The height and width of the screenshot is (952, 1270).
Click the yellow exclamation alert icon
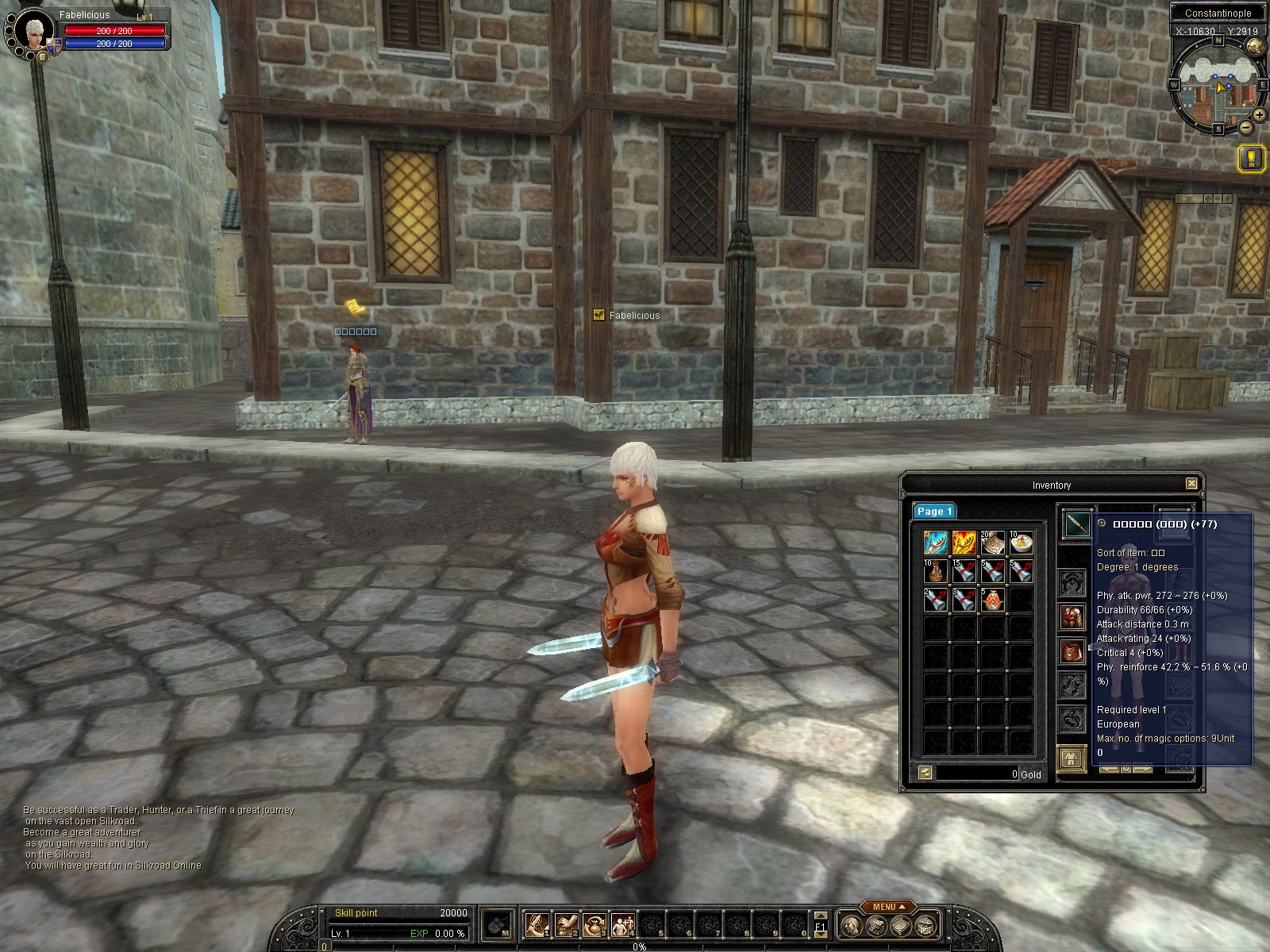tap(1252, 159)
